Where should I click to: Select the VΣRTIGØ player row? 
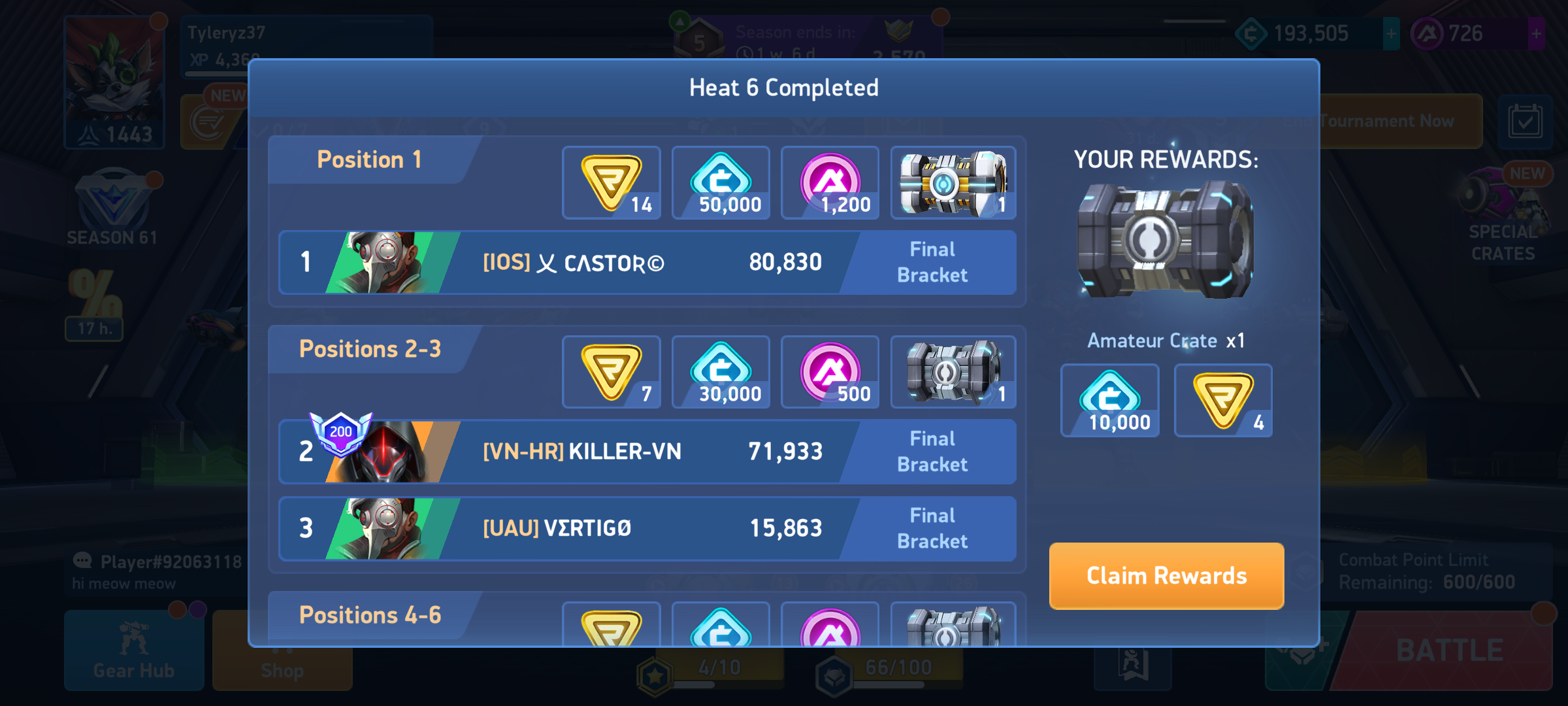point(647,528)
